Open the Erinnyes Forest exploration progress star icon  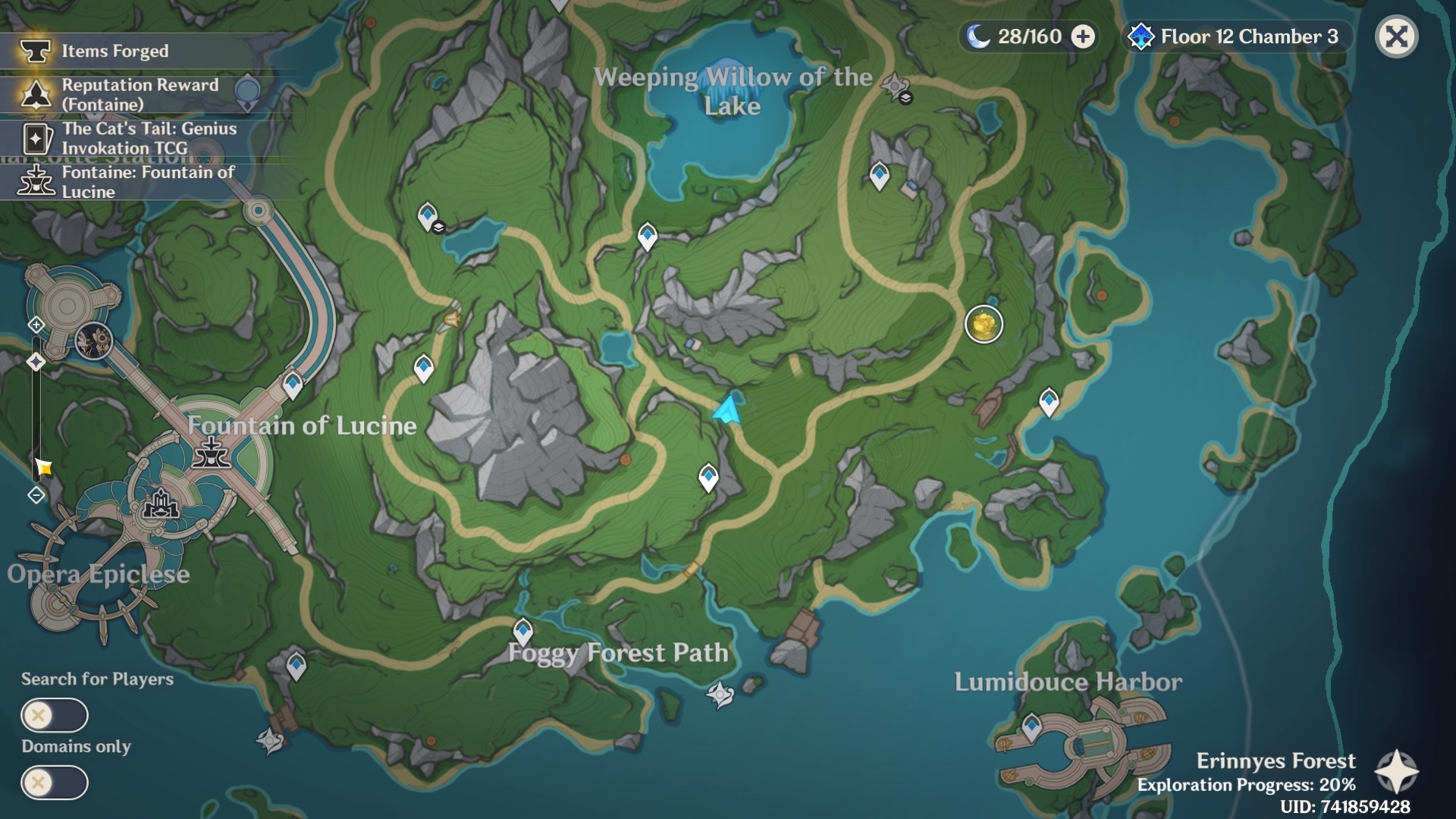click(x=1396, y=772)
